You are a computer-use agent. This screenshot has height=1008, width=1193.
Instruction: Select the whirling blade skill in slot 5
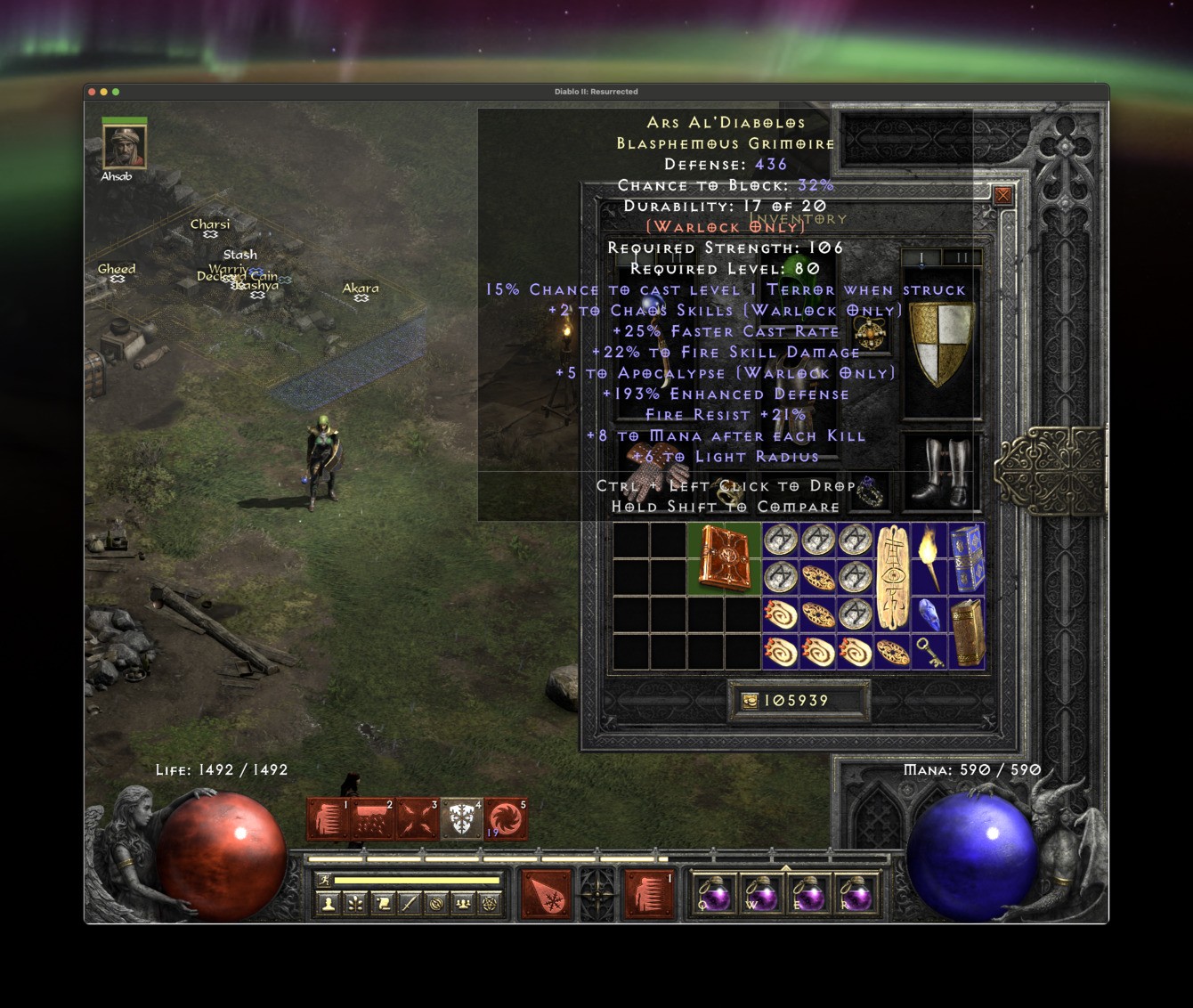coord(505,817)
